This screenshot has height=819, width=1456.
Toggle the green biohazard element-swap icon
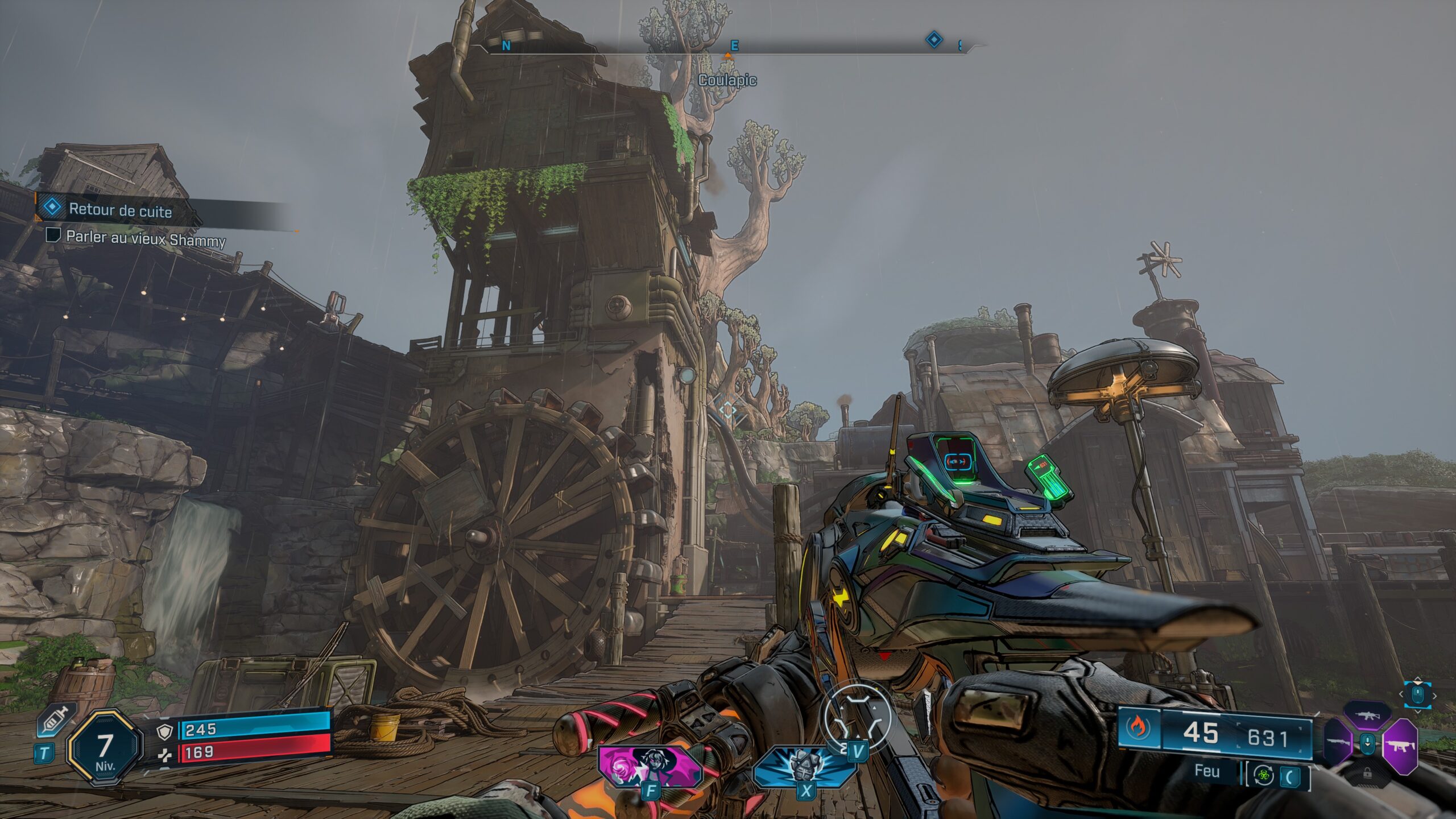1263,775
